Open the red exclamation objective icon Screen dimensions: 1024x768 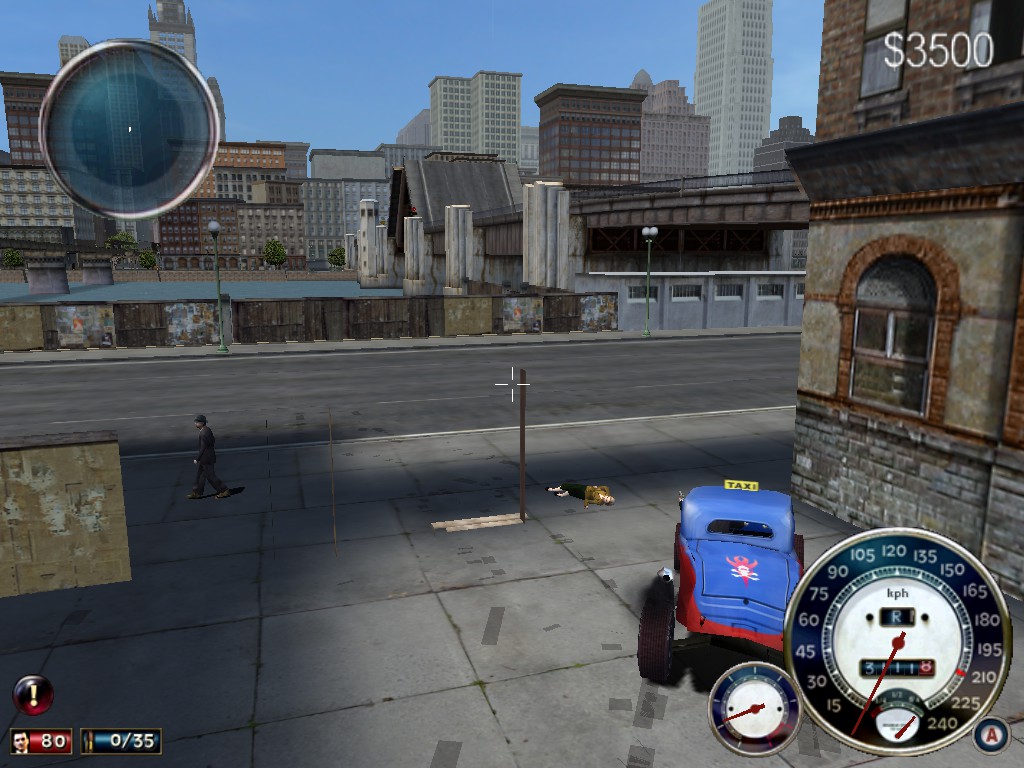click(x=33, y=694)
